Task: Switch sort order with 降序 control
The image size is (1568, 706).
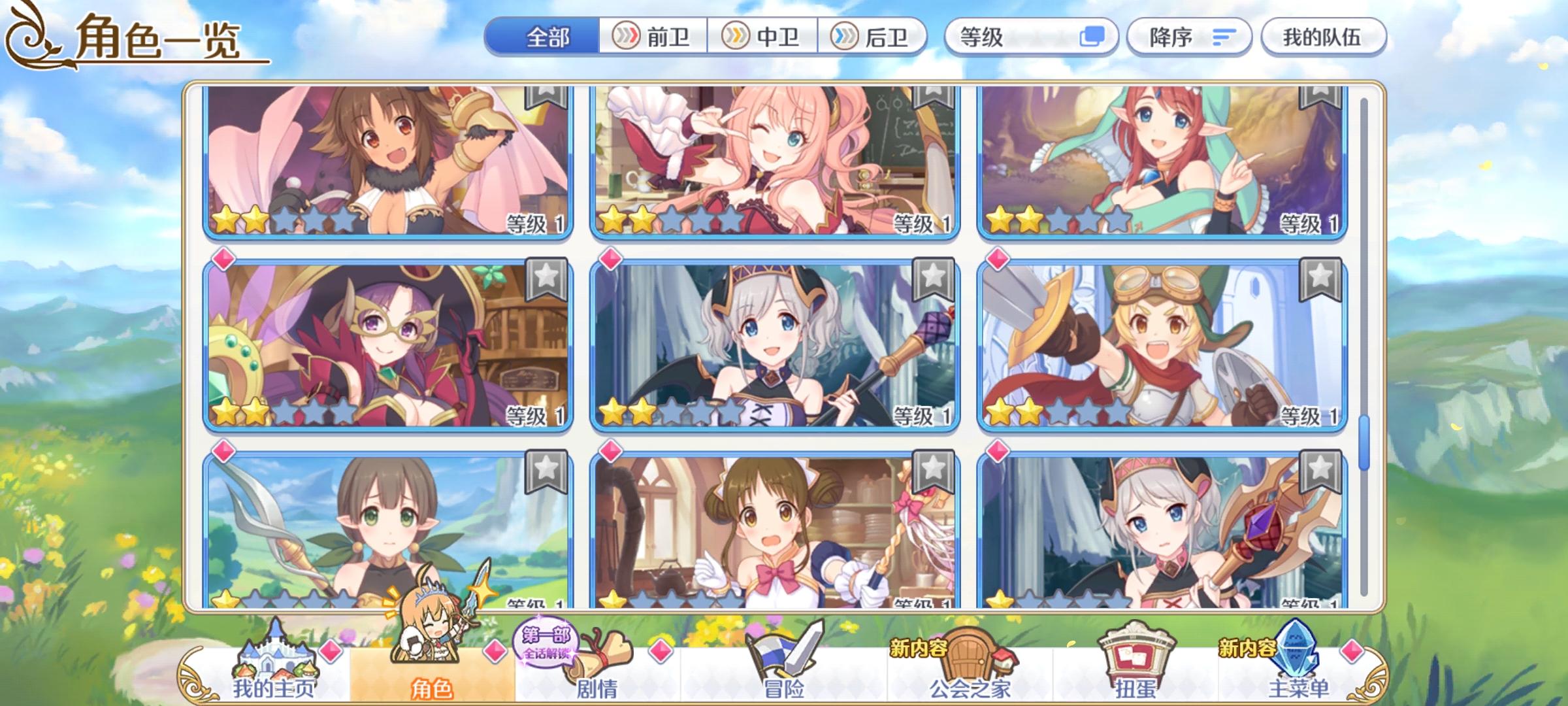Action: point(1189,37)
